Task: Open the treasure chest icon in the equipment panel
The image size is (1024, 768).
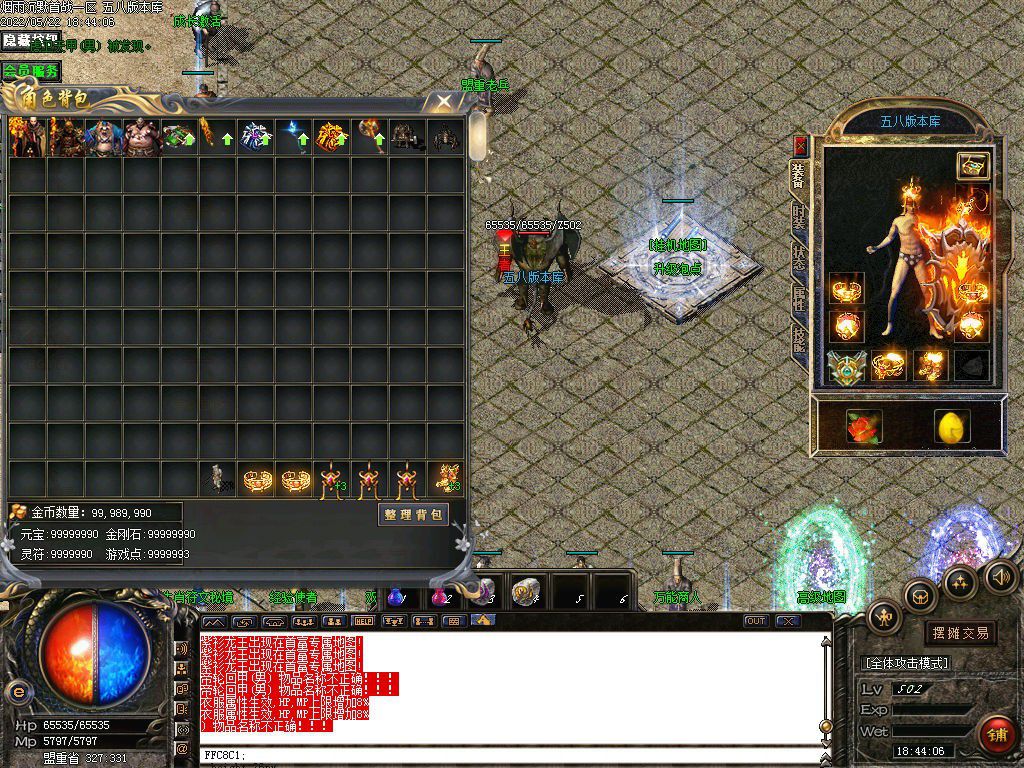Action: click(972, 167)
